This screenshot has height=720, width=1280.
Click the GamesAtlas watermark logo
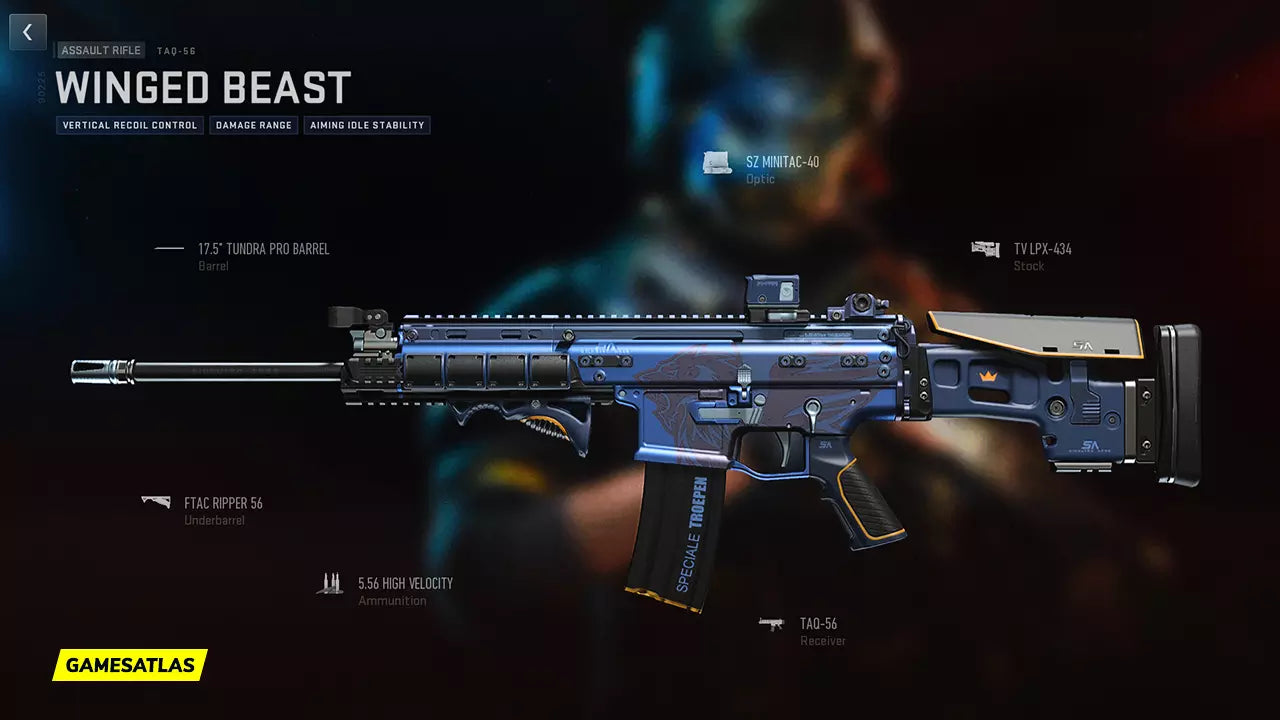pos(130,664)
